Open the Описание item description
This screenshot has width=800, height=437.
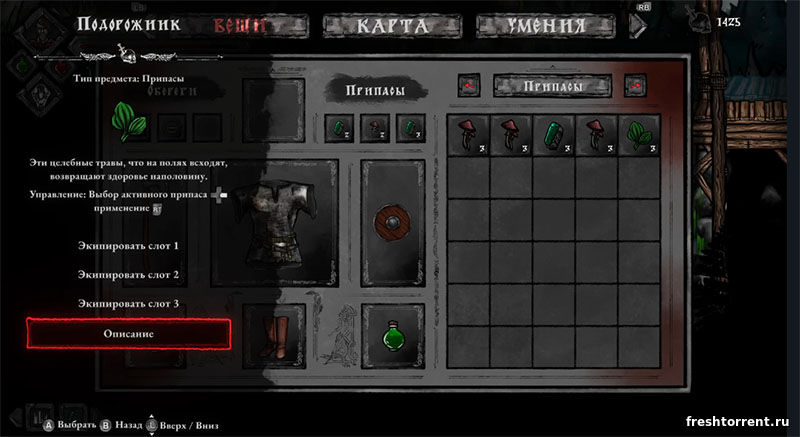[128, 333]
